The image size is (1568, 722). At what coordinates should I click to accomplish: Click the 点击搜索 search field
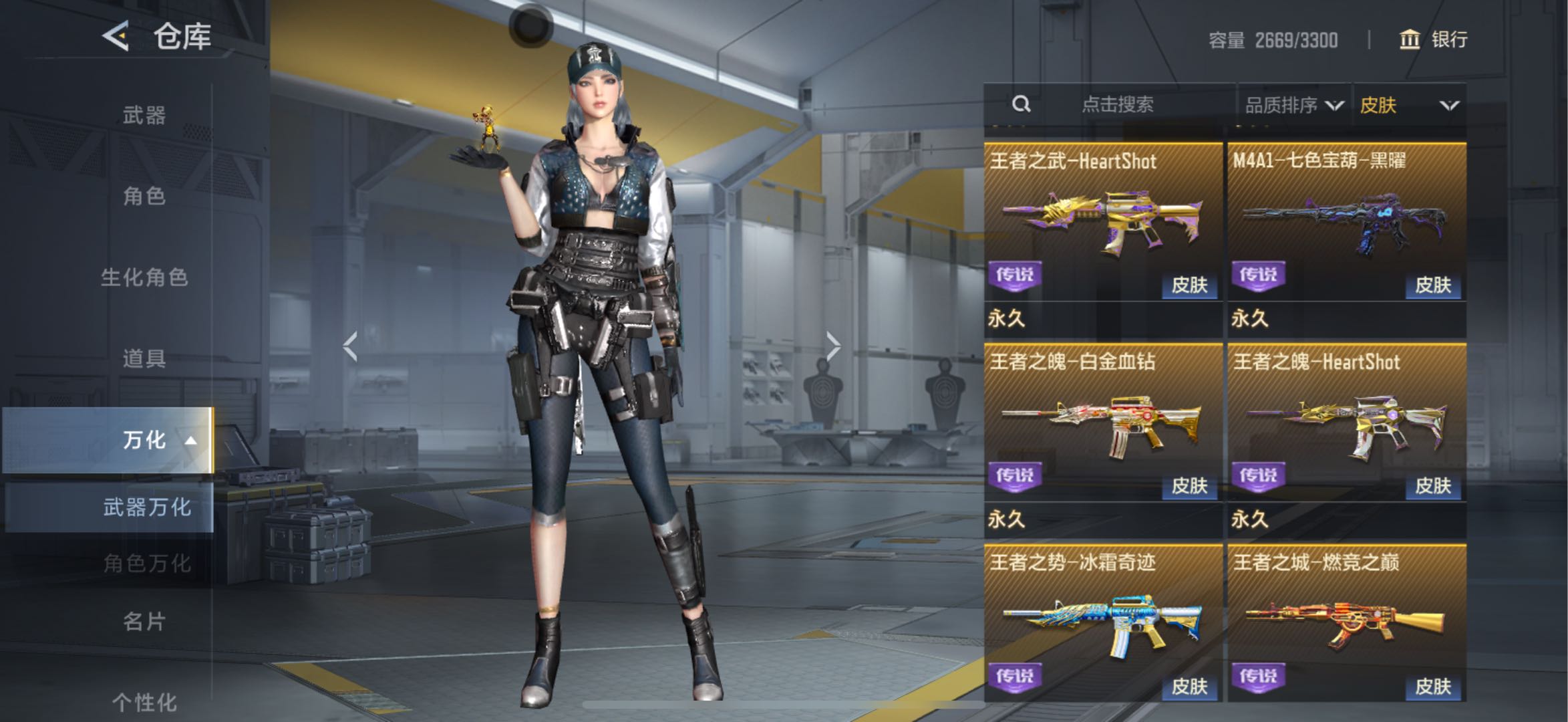tap(1117, 104)
